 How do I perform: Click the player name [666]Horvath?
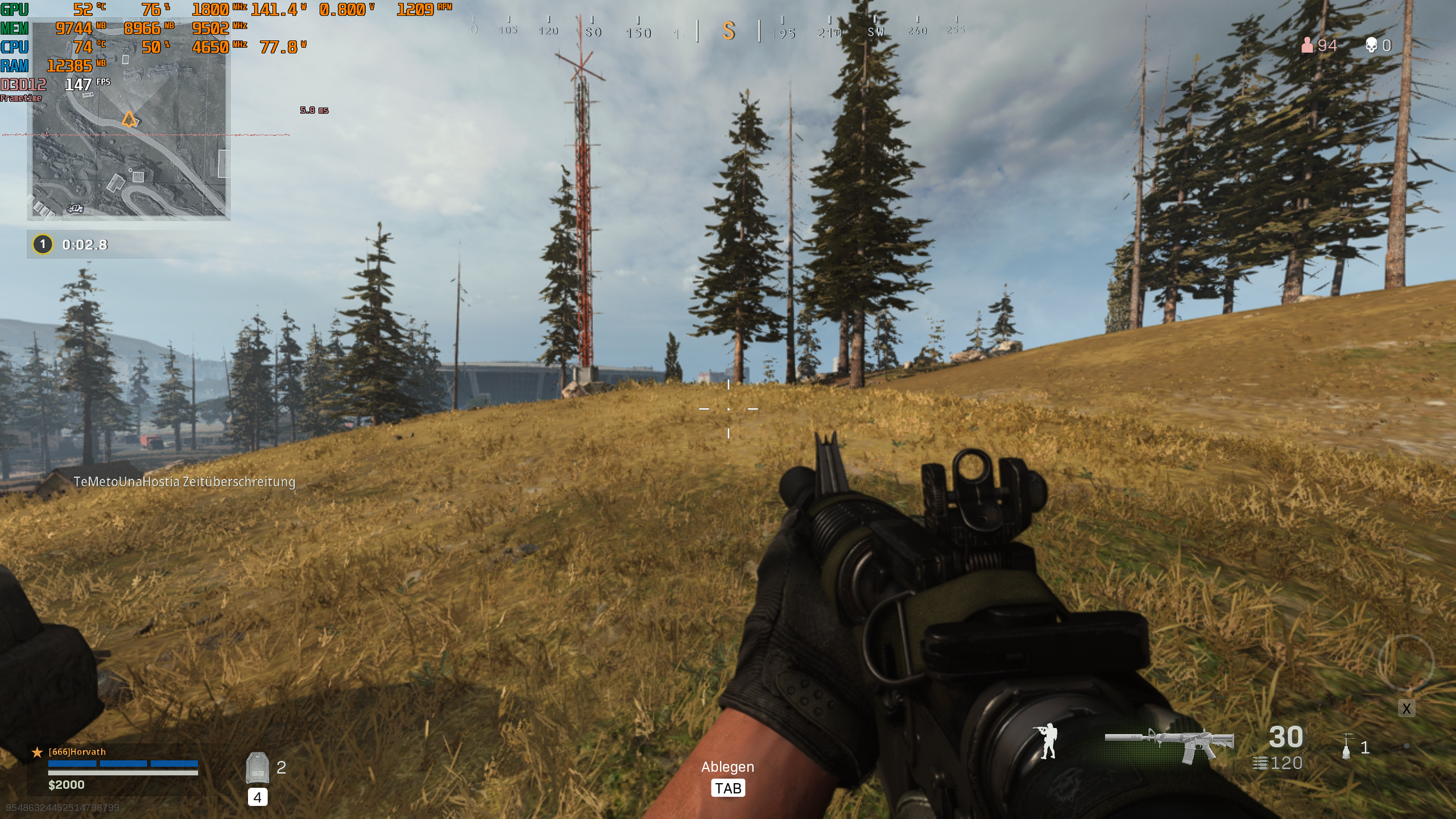(77, 751)
